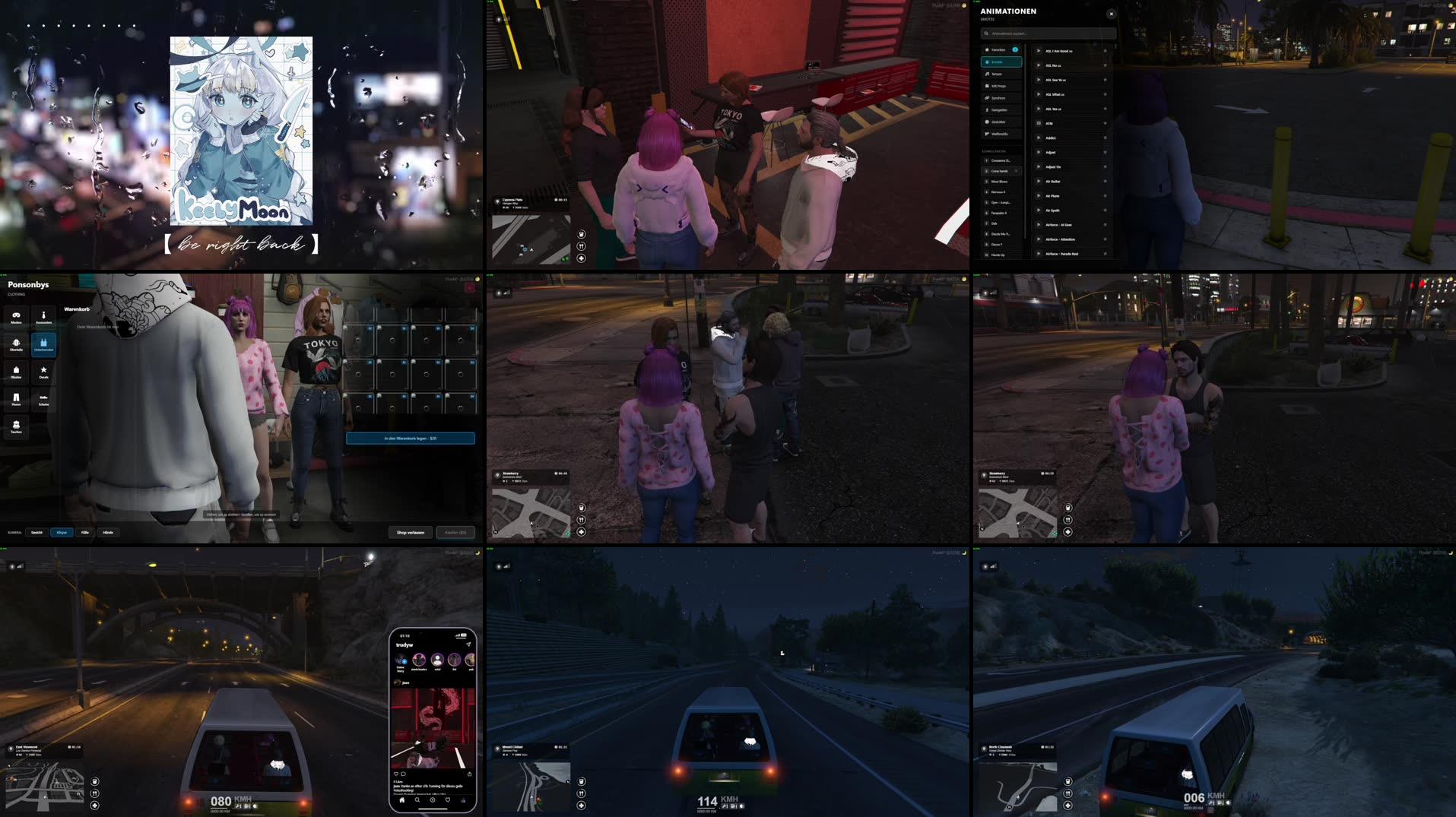The height and width of the screenshot is (817, 1456).
Task: Click 'In den Warenkorb legen - $20'
Action: pos(411,438)
